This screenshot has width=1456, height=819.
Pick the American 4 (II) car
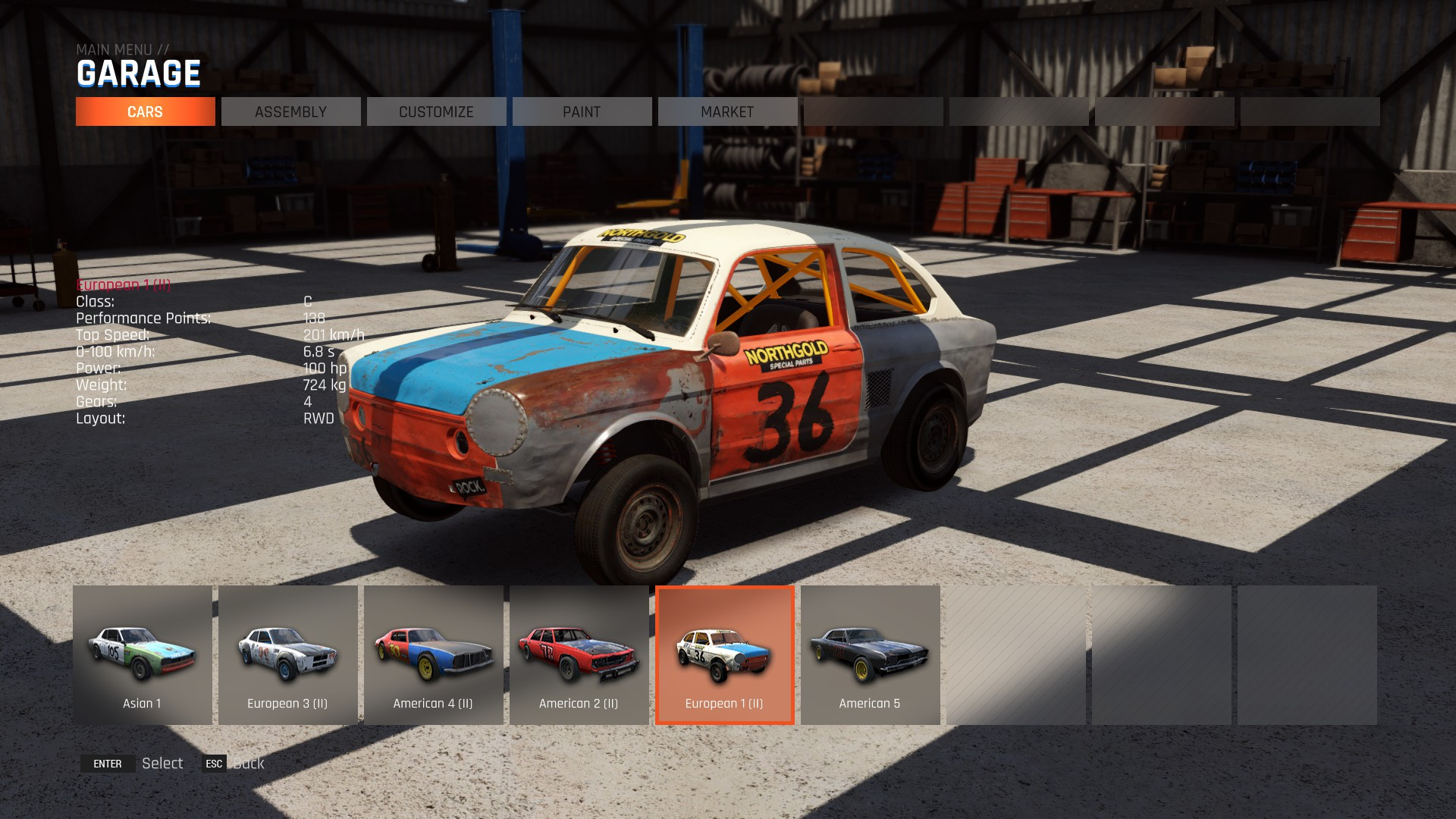point(434,654)
